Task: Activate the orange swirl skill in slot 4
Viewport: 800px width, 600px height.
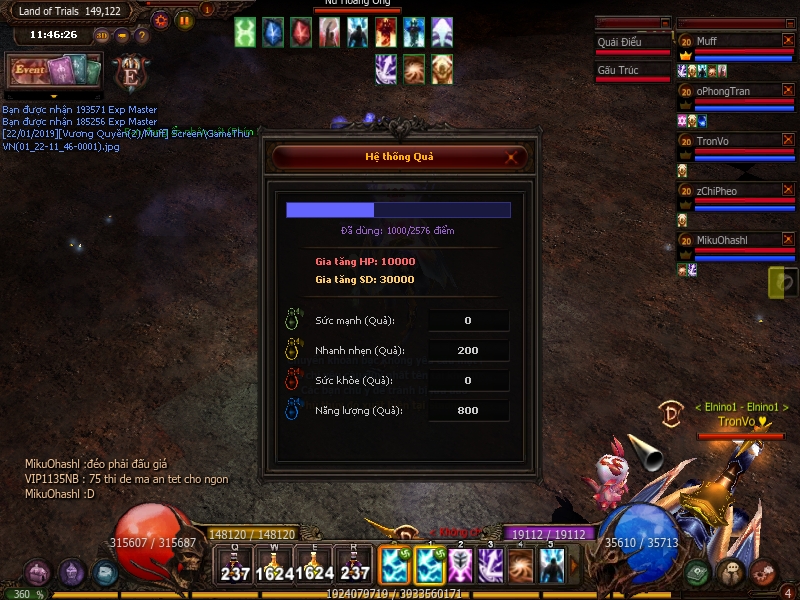Action: click(521, 566)
